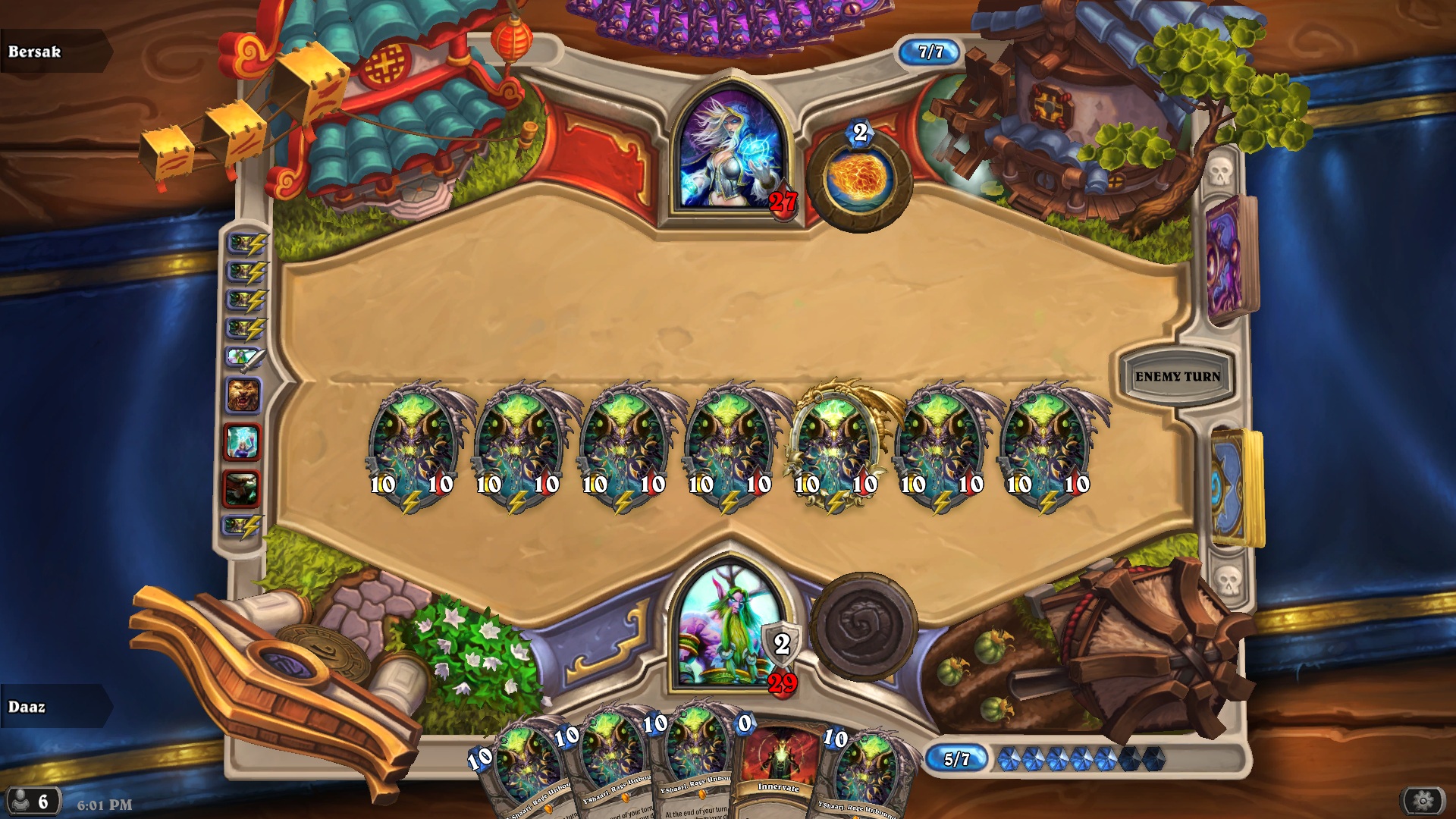The width and height of the screenshot is (1456, 819).
Task: Click the dagger weapon tile in play history
Action: pos(244,359)
